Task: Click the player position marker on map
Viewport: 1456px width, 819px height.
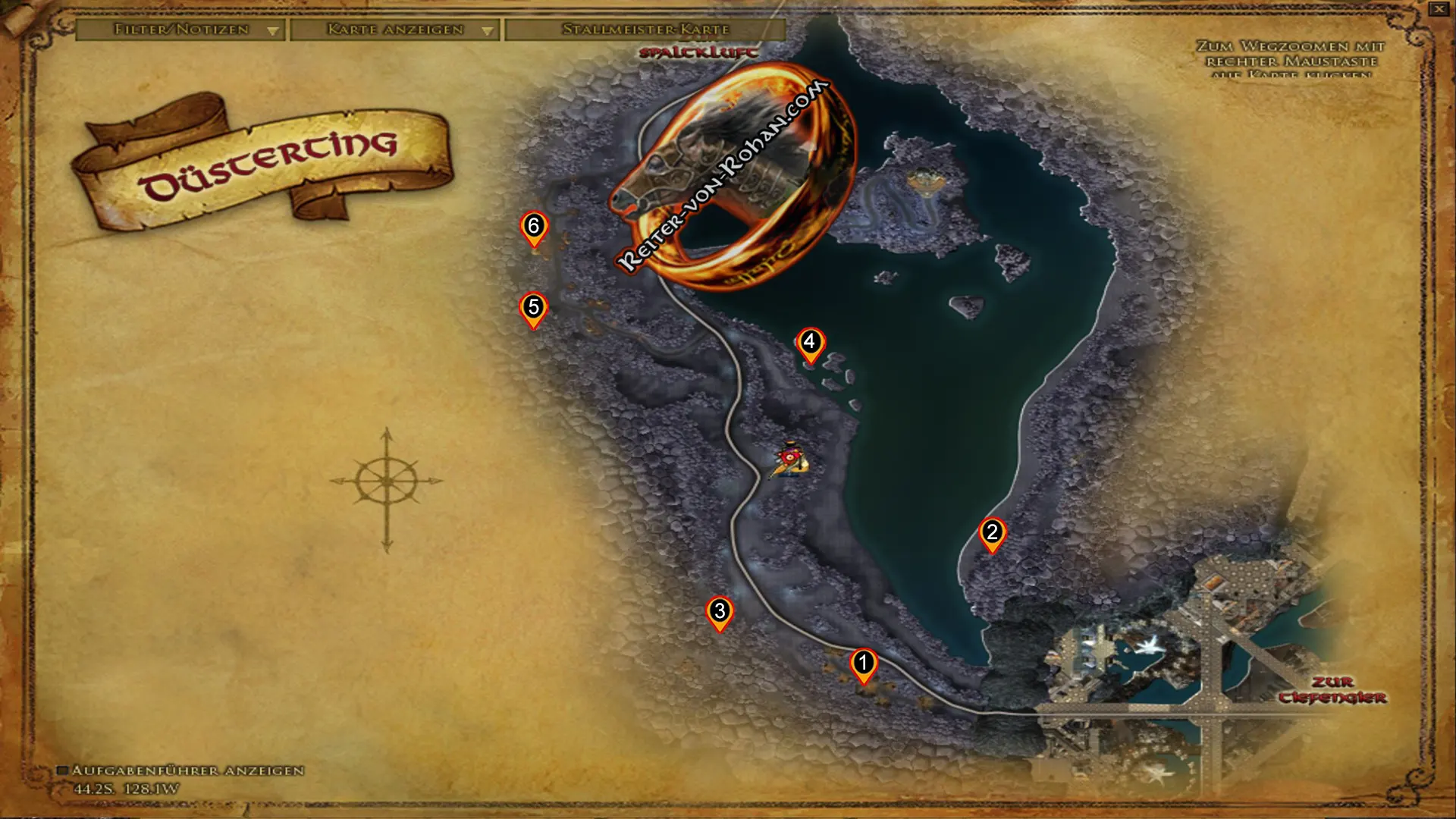Action: tap(789, 460)
